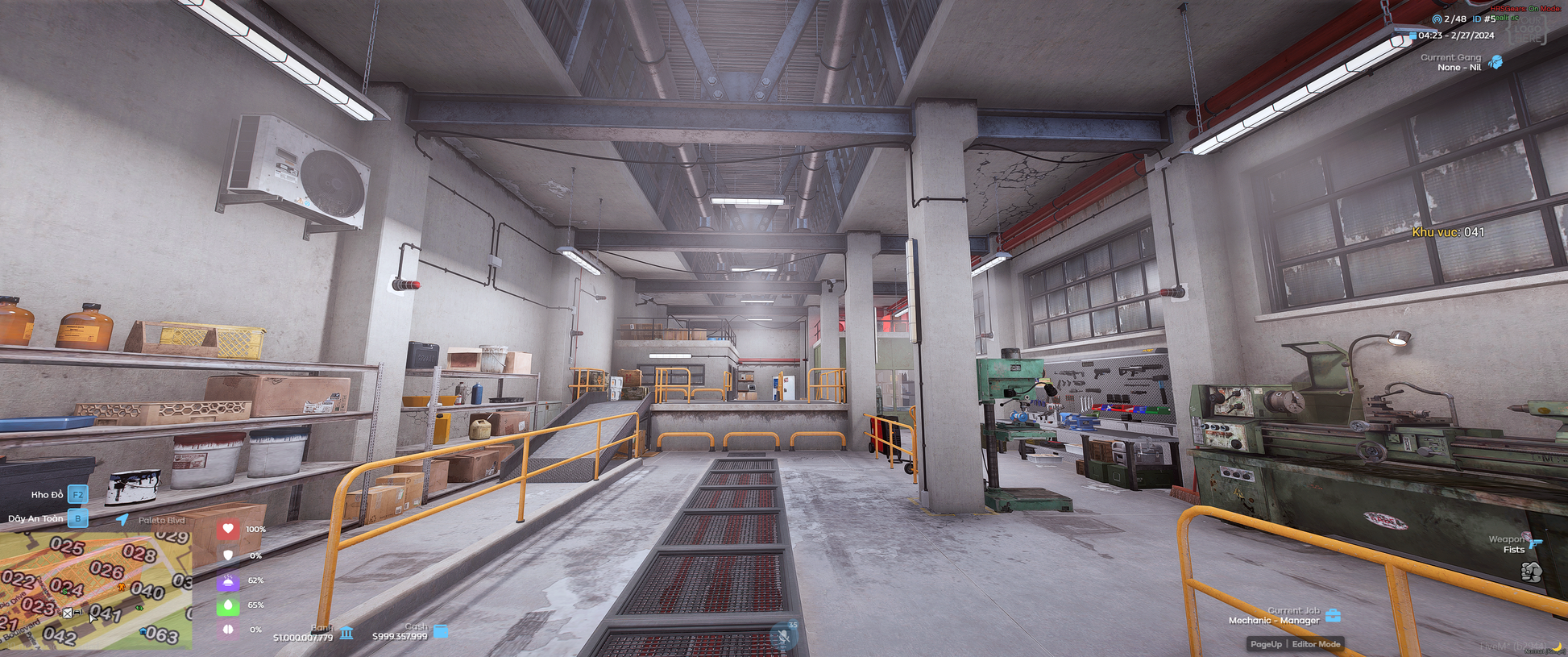This screenshot has width=1568, height=657.
Task: Click the blue garage marker on the minimap
Action: coord(143,631)
